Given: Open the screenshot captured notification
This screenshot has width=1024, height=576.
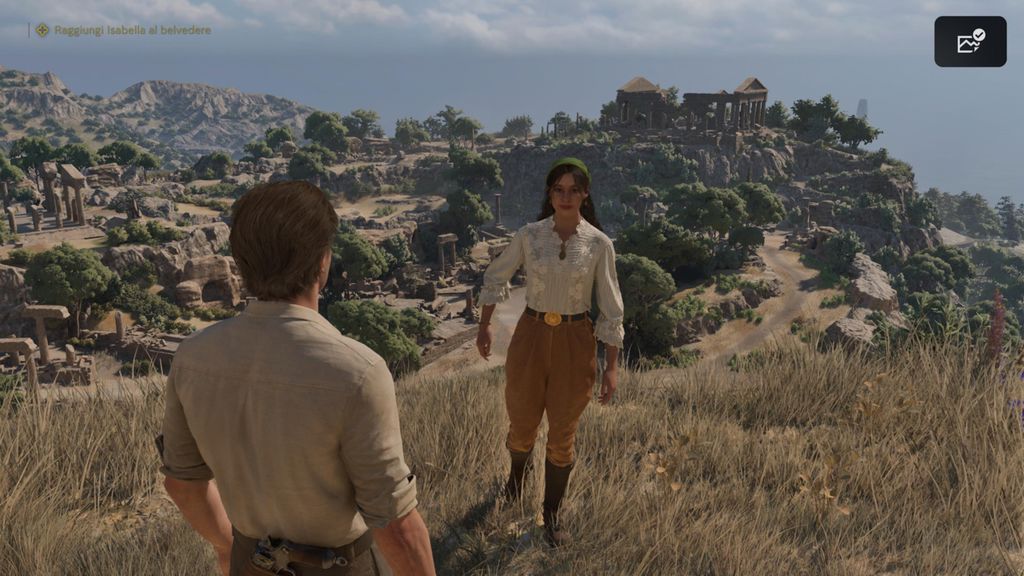Looking at the screenshot, I should click(x=970, y=41).
